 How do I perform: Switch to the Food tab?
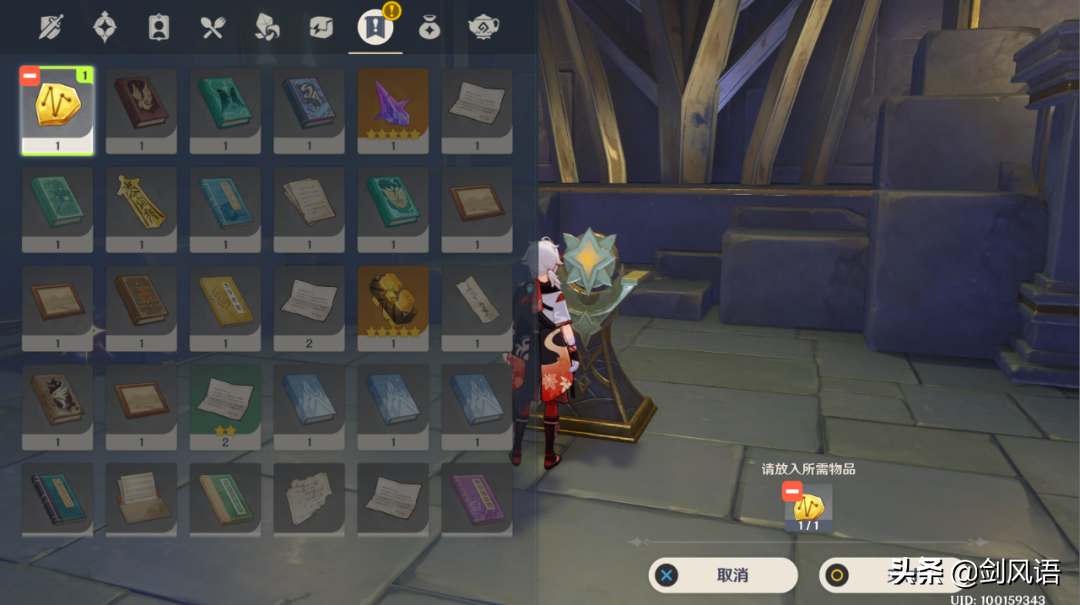213,27
